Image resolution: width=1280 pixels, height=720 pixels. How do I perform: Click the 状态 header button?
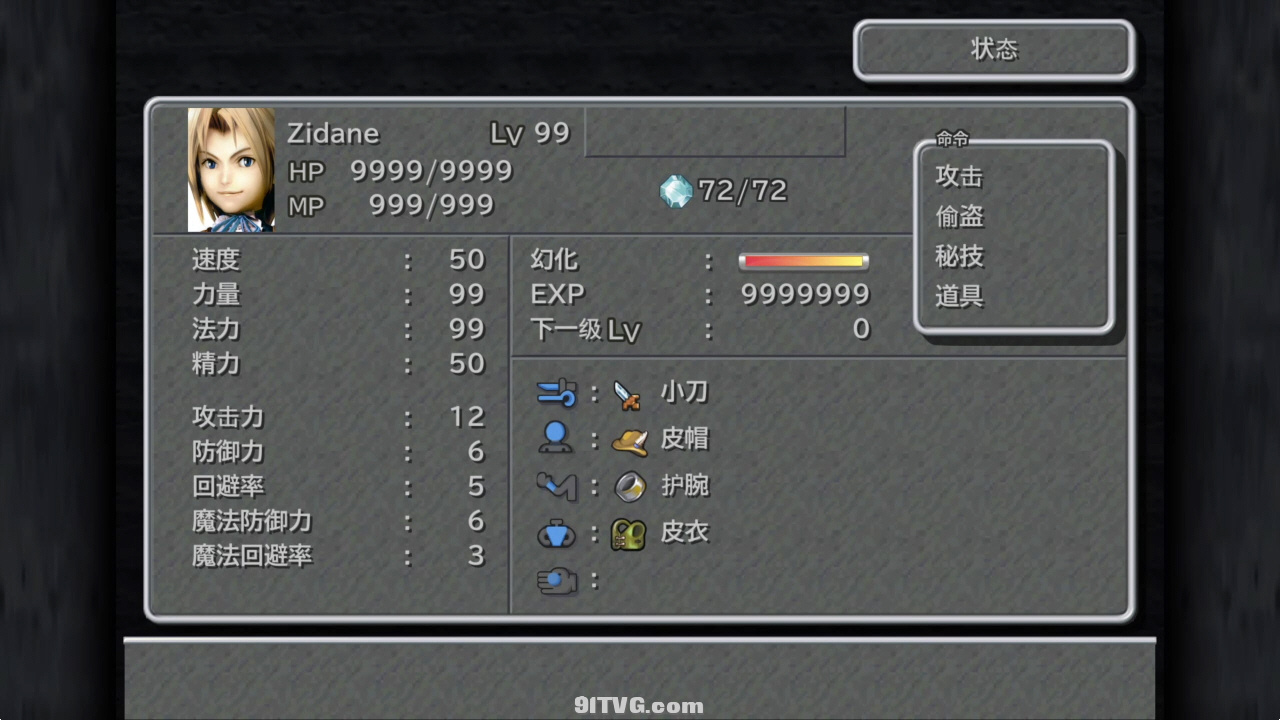tap(994, 50)
